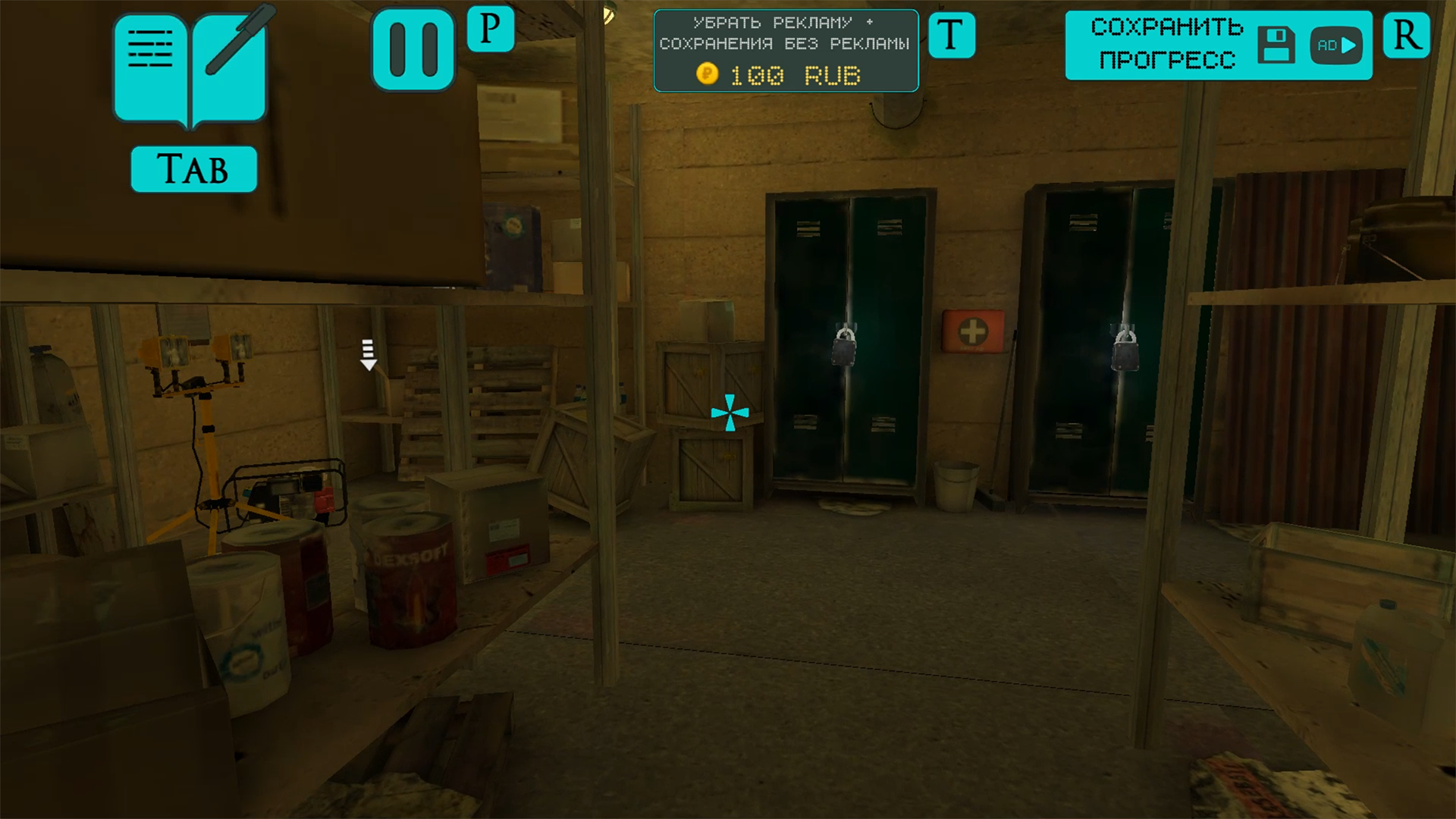Screen dimensions: 1456x819
Task: Click the red first aid kit on the wall
Action: click(974, 329)
